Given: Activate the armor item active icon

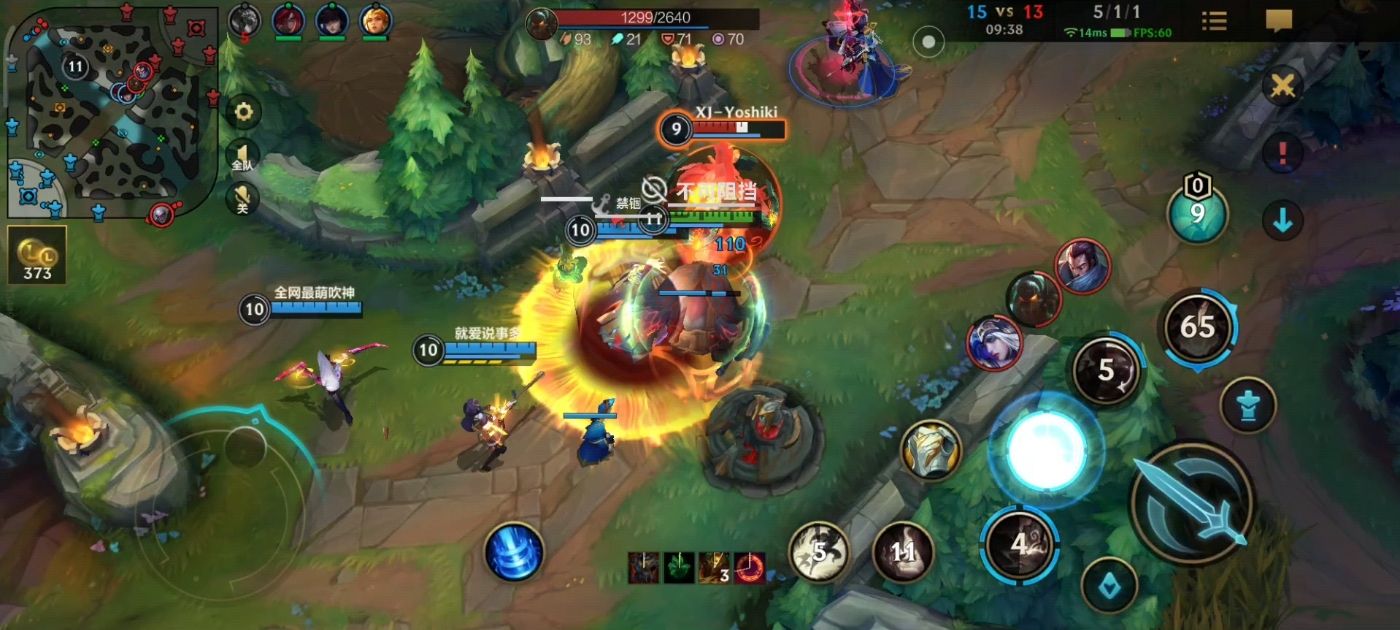Looking at the screenshot, I should pyautogui.click(x=931, y=450).
